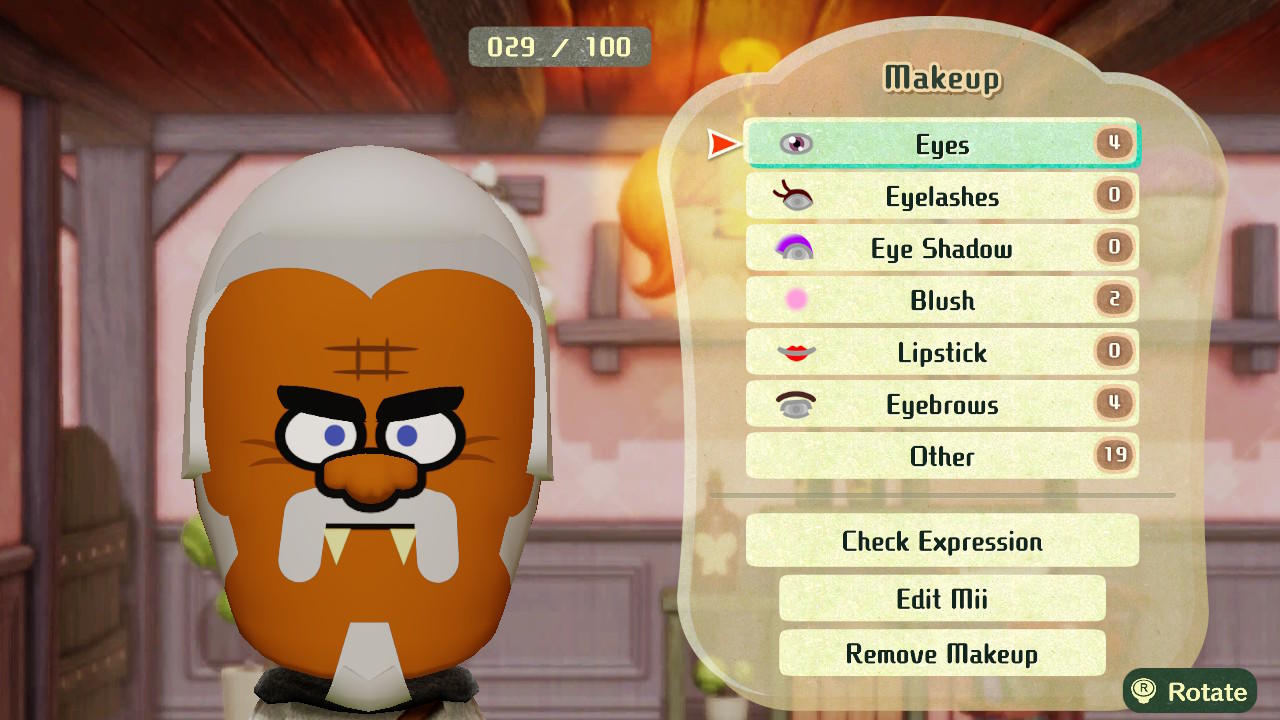The width and height of the screenshot is (1280, 720).
Task: Open the Eye Shadow category row
Action: 940,248
